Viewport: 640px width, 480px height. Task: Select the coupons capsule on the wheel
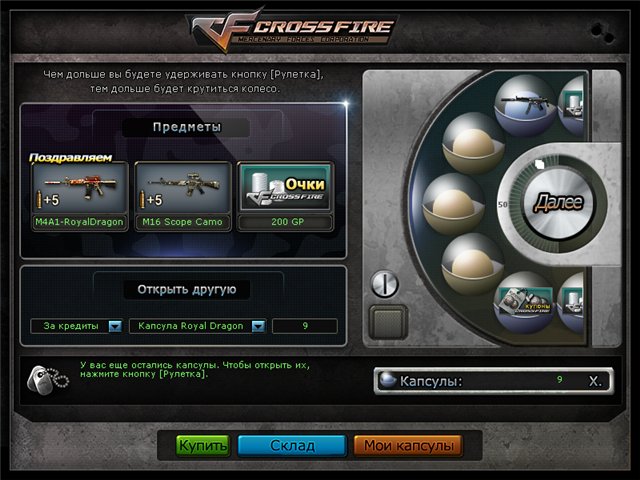[x=524, y=299]
